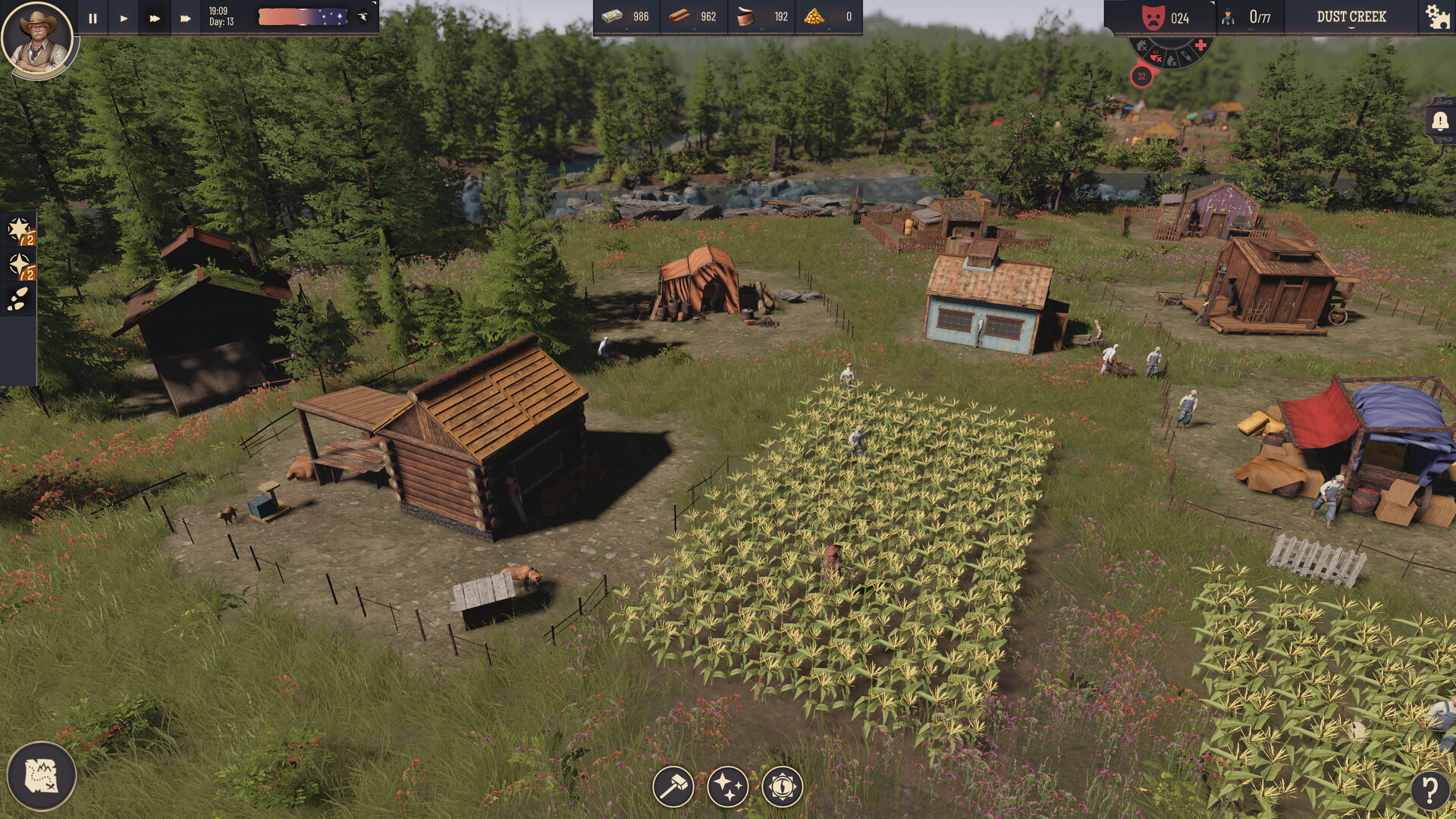Expand the alert radial showing 32
The height and width of the screenshot is (819, 1456).
[1141, 77]
